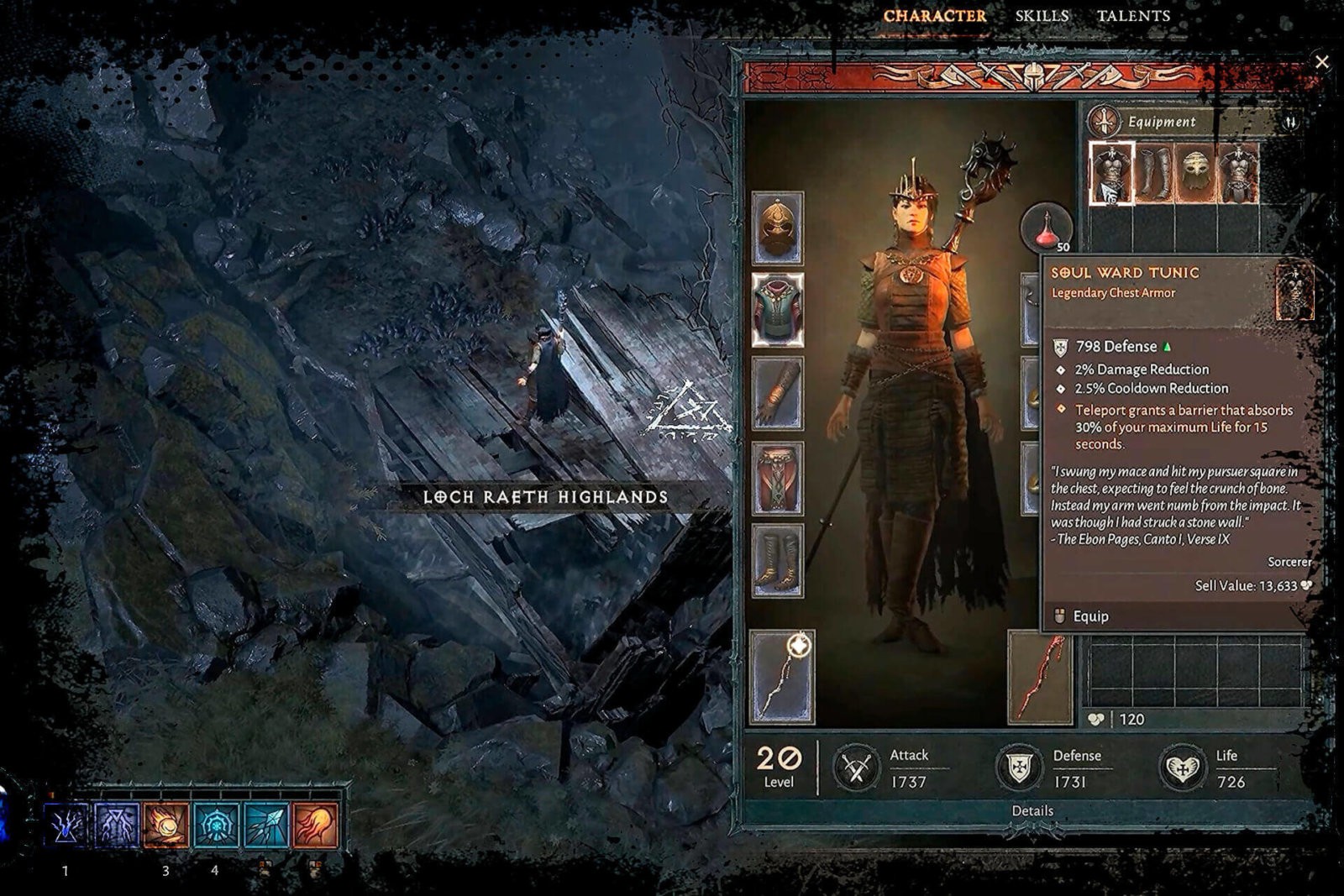Open the Talents tab
Image resolution: width=1344 pixels, height=896 pixels.
(1133, 15)
